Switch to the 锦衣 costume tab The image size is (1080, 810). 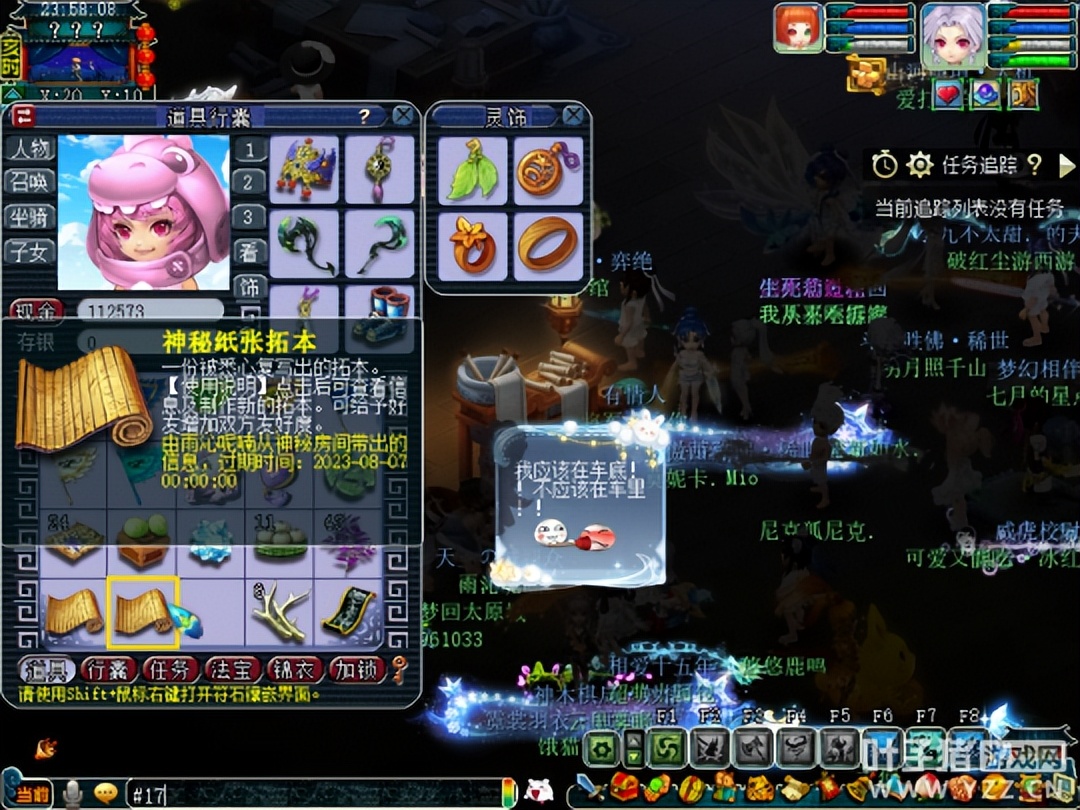click(x=294, y=669)
